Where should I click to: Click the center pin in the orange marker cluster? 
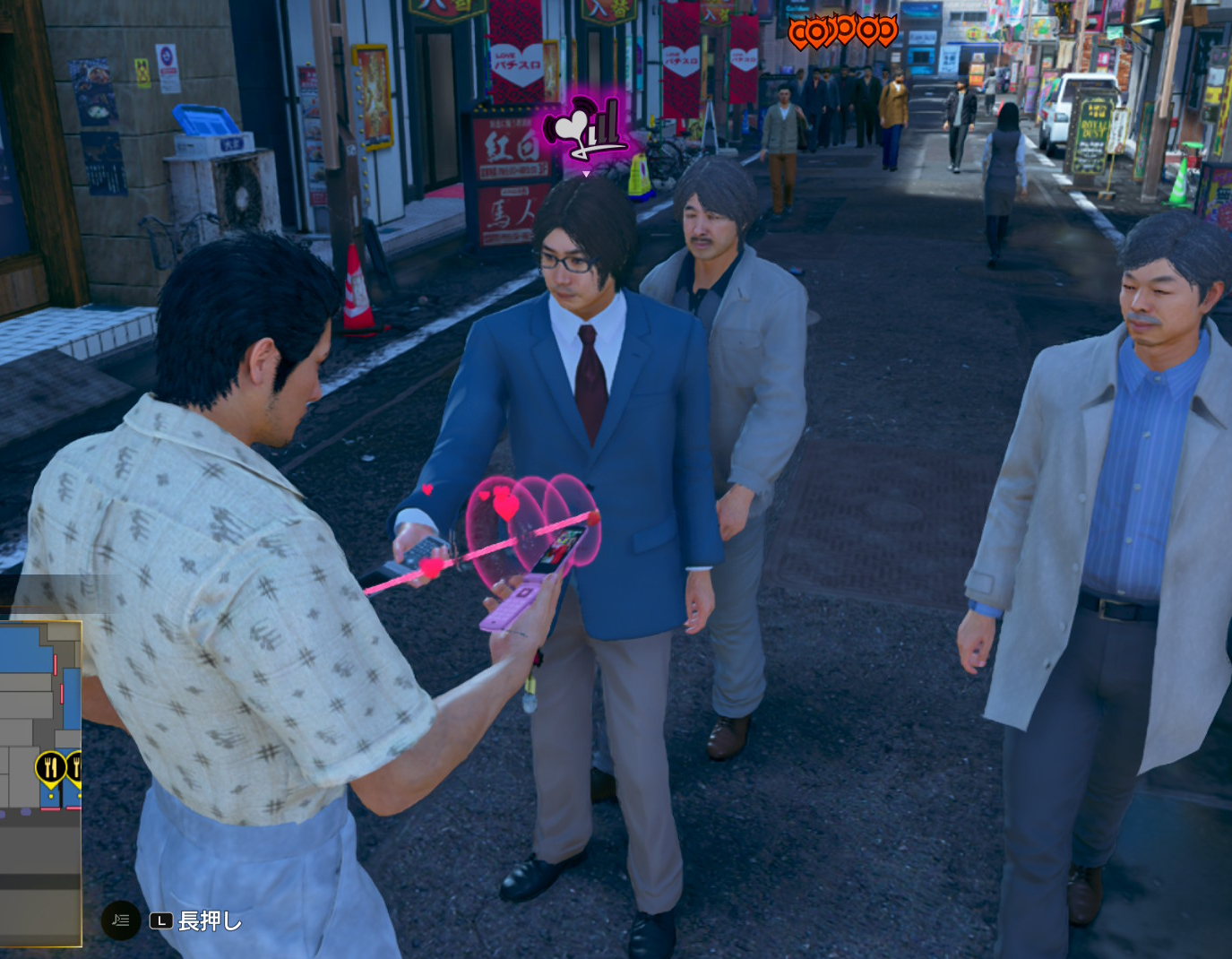tap(844, 30)
